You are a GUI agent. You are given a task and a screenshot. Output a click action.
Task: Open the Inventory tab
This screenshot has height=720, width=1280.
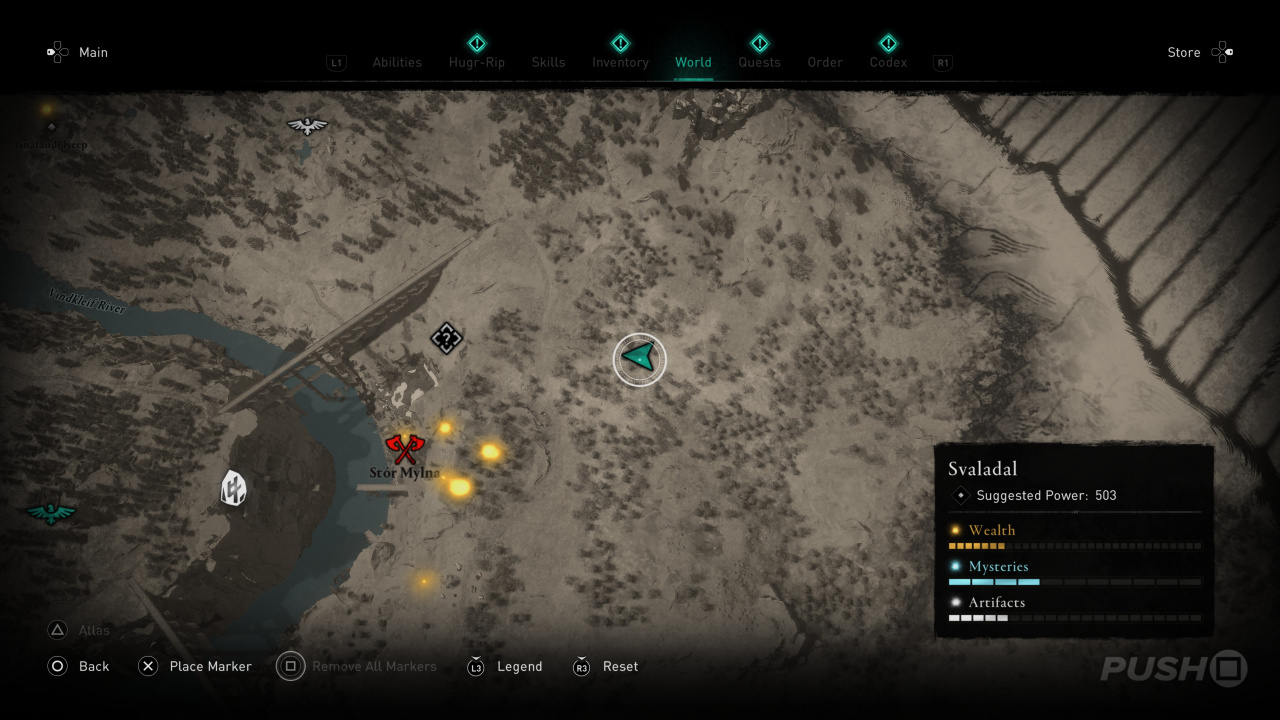(x=620, y=62)
